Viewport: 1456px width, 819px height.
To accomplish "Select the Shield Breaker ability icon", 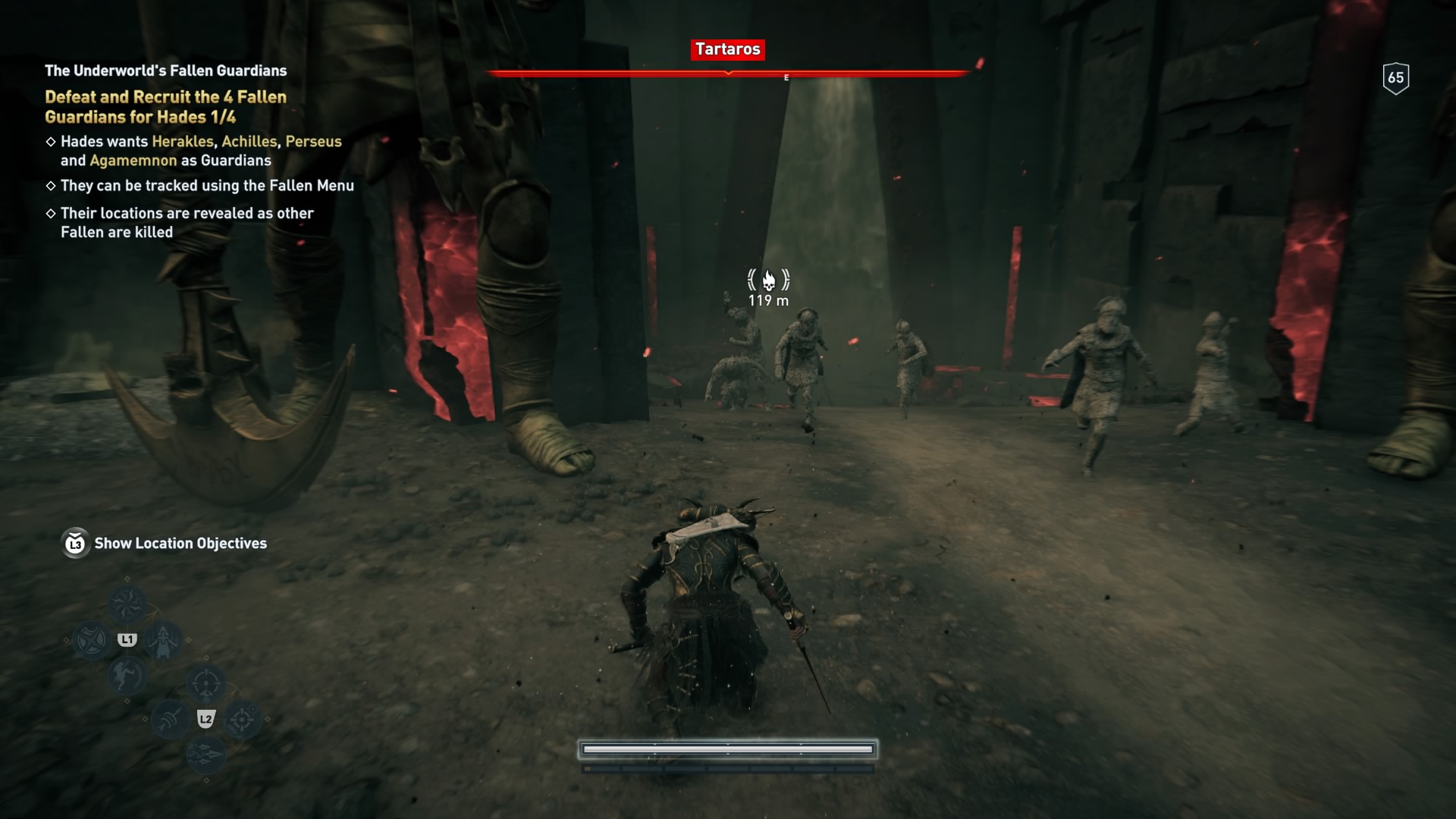I will click(x=93, y=639).
